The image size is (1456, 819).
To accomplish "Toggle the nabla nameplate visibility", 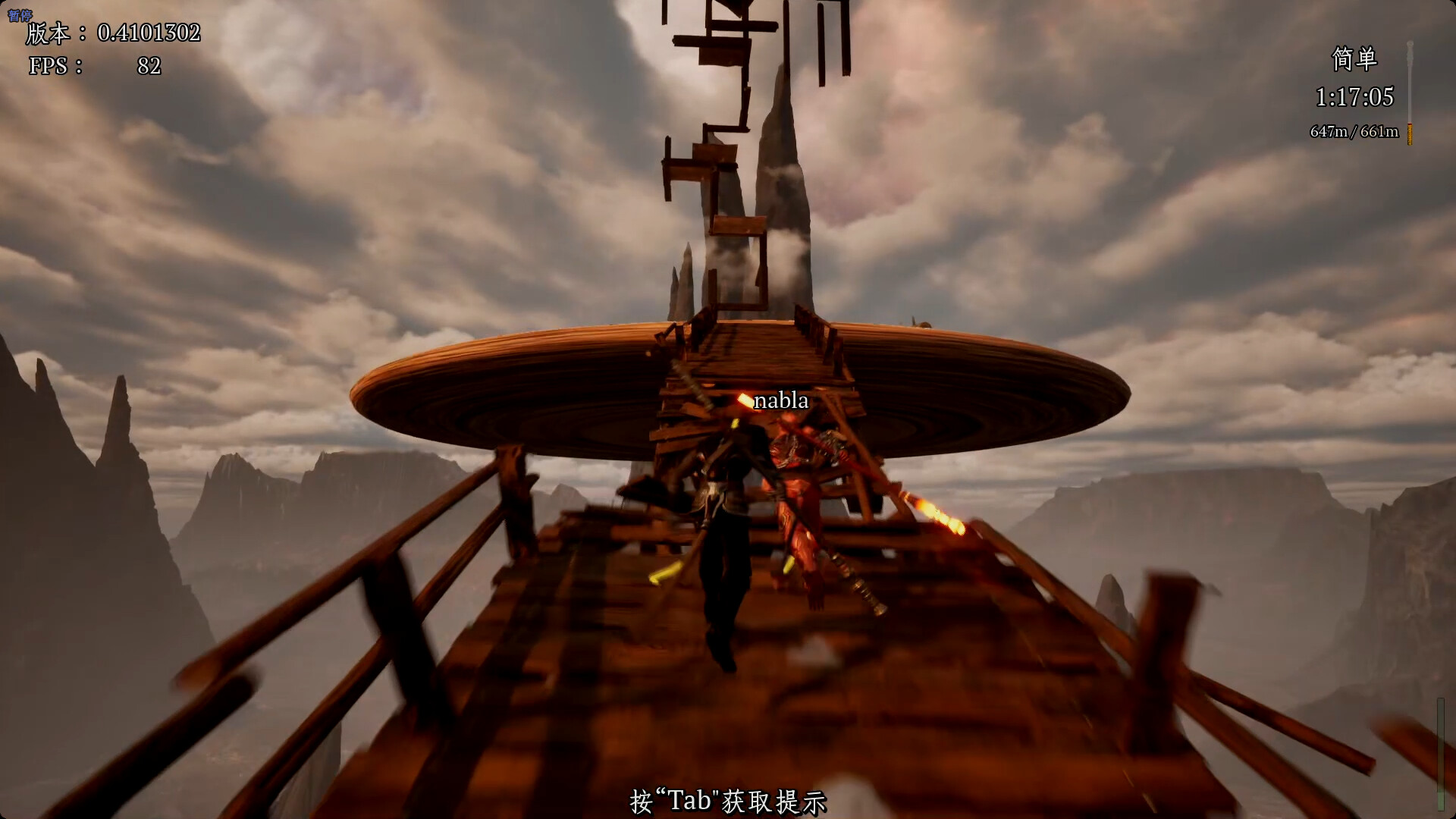I will click(x=780, y=400).
